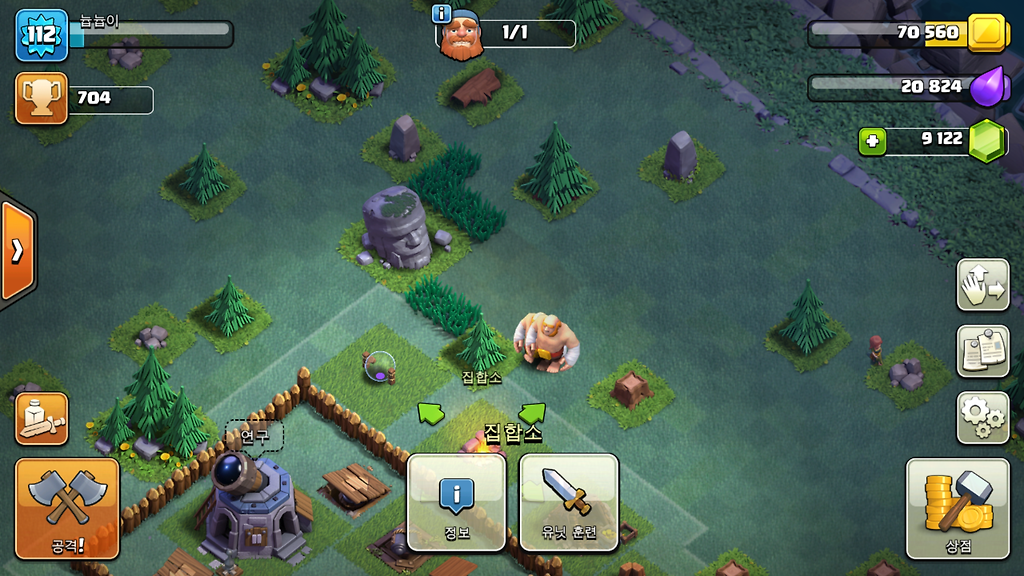The height and width of the screenshot is (576, 1024).
Task: Open the 정보 info button
Action: coord(457,501)
